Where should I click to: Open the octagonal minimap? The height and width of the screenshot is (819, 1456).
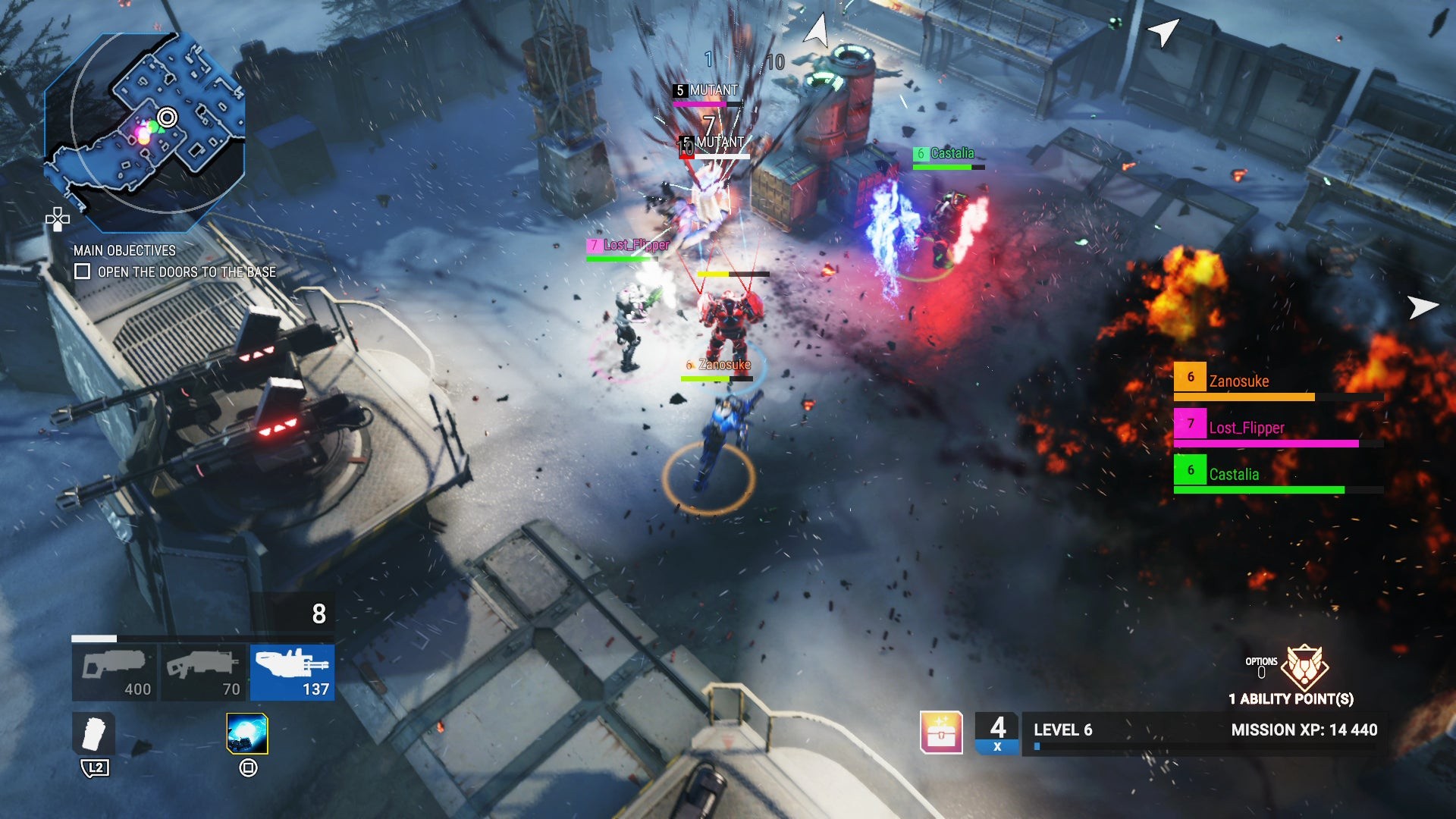pyautogui.click(x=144, y=133)
